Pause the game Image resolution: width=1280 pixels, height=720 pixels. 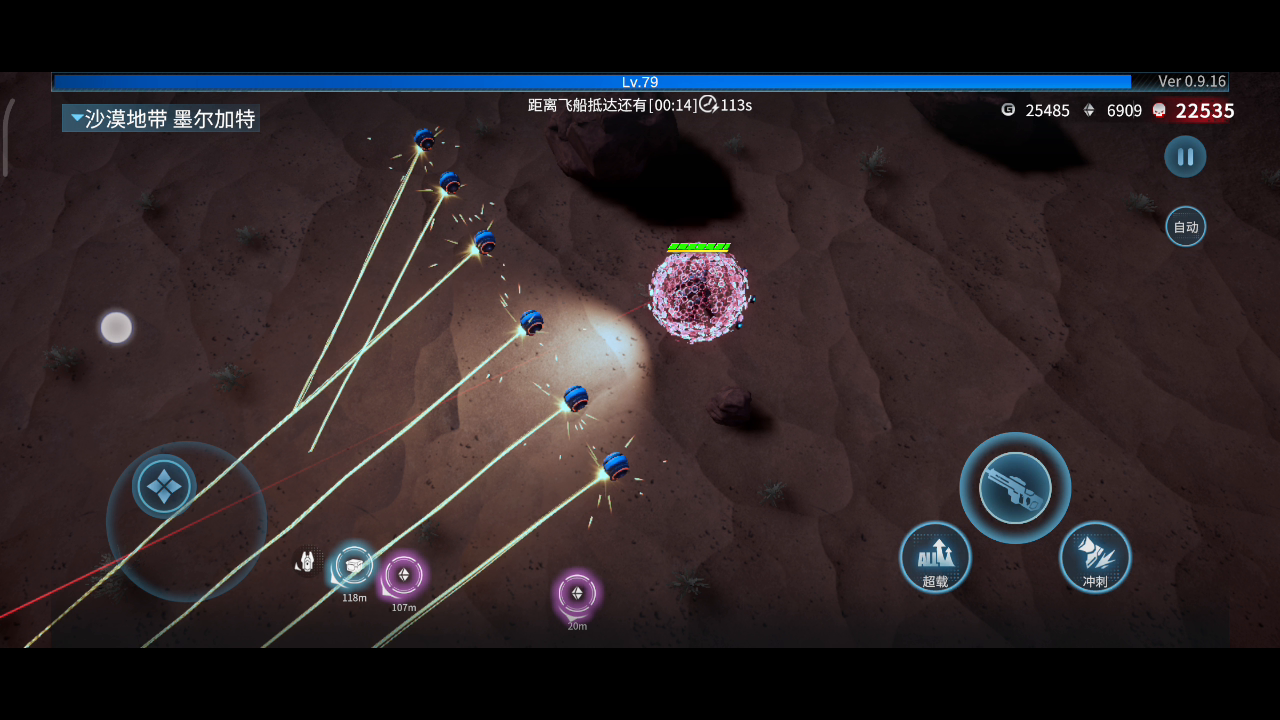(1185, 157)
